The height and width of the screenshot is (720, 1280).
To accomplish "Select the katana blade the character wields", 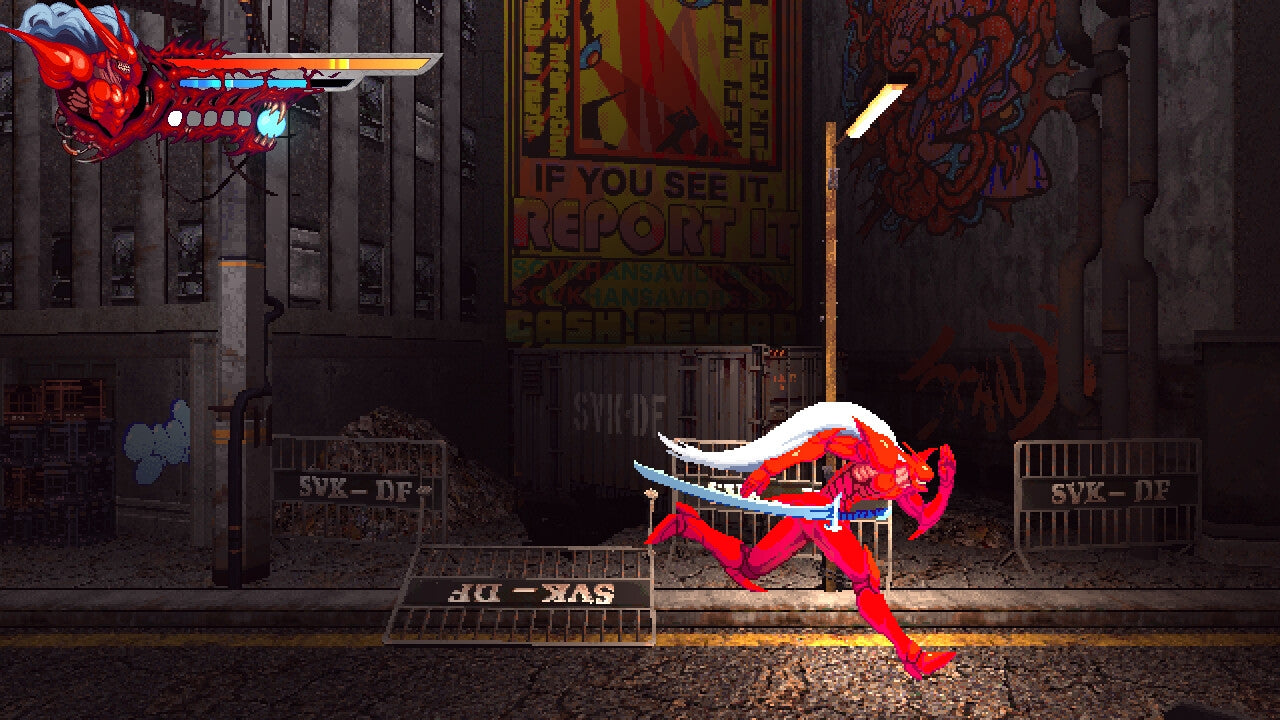I will [x=720, y=490].
